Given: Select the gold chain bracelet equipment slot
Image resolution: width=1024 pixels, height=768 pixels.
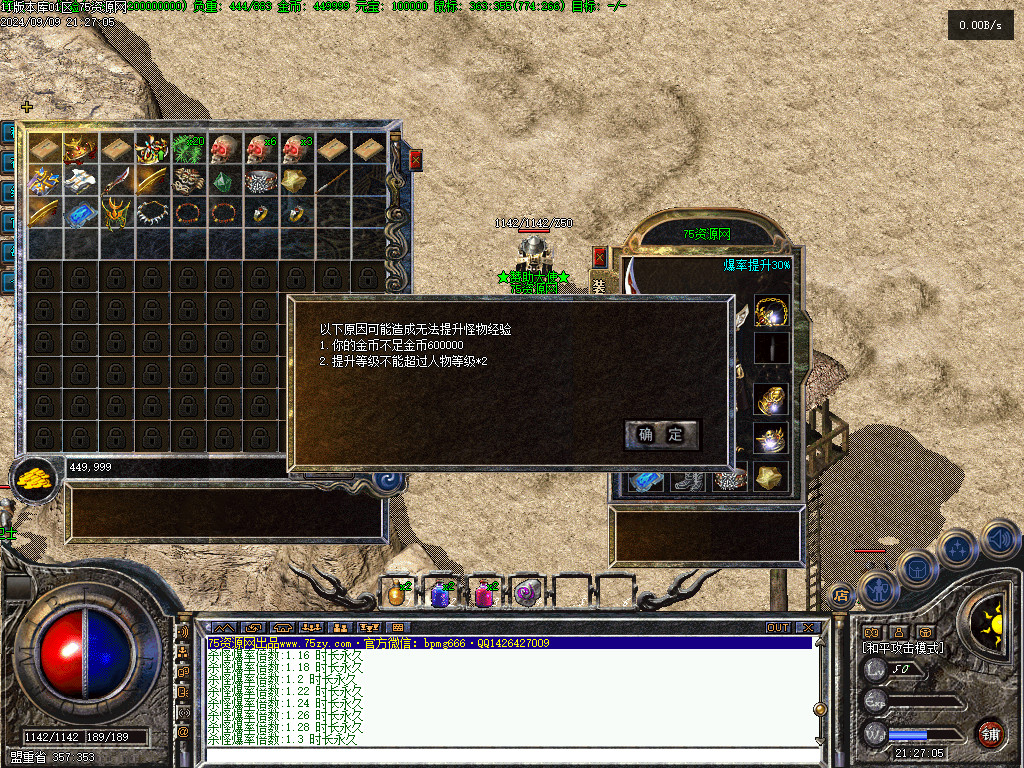Looking at the screenshot, I should coord(771,312).
